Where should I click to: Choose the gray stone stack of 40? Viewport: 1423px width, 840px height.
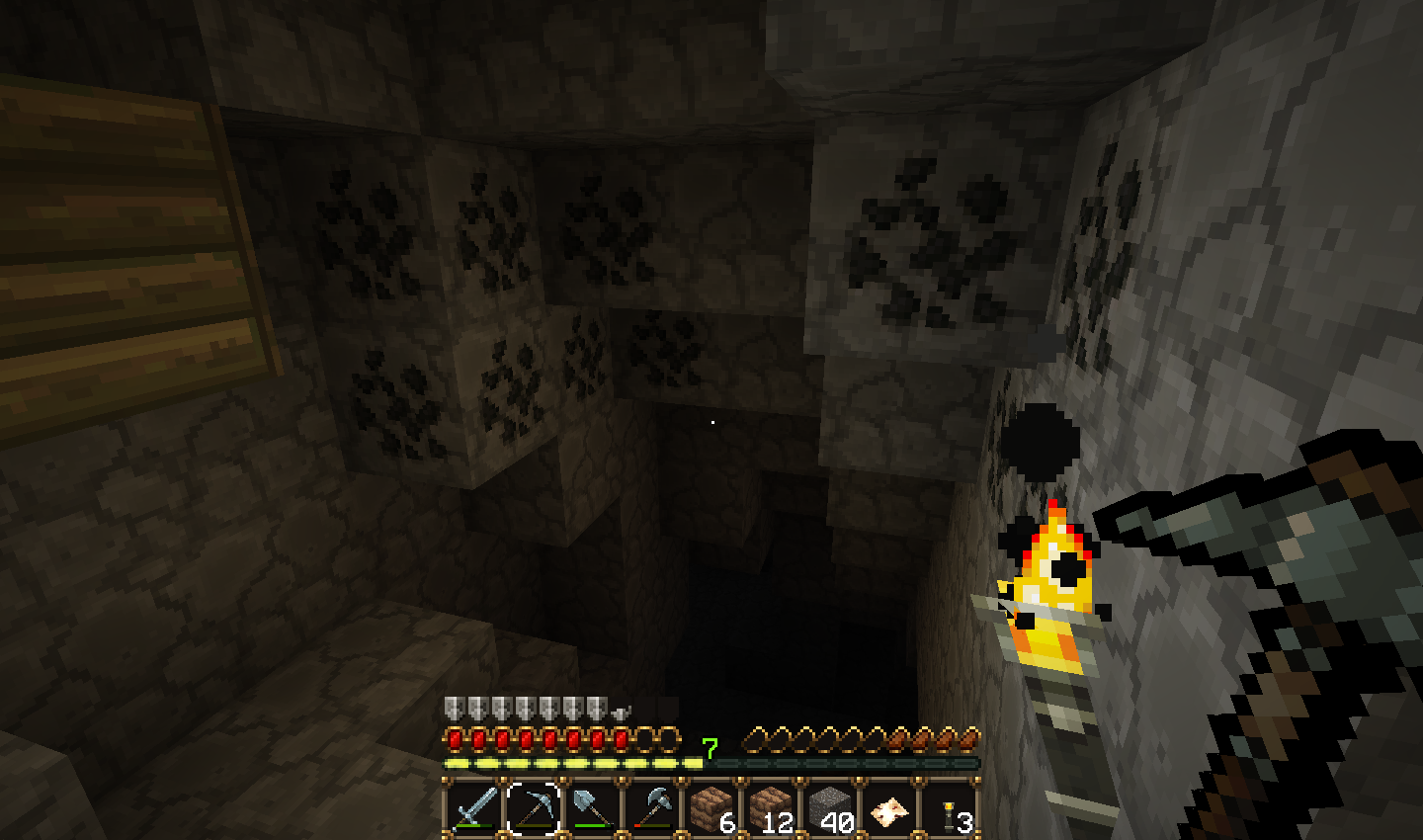(x=829, y=808)
